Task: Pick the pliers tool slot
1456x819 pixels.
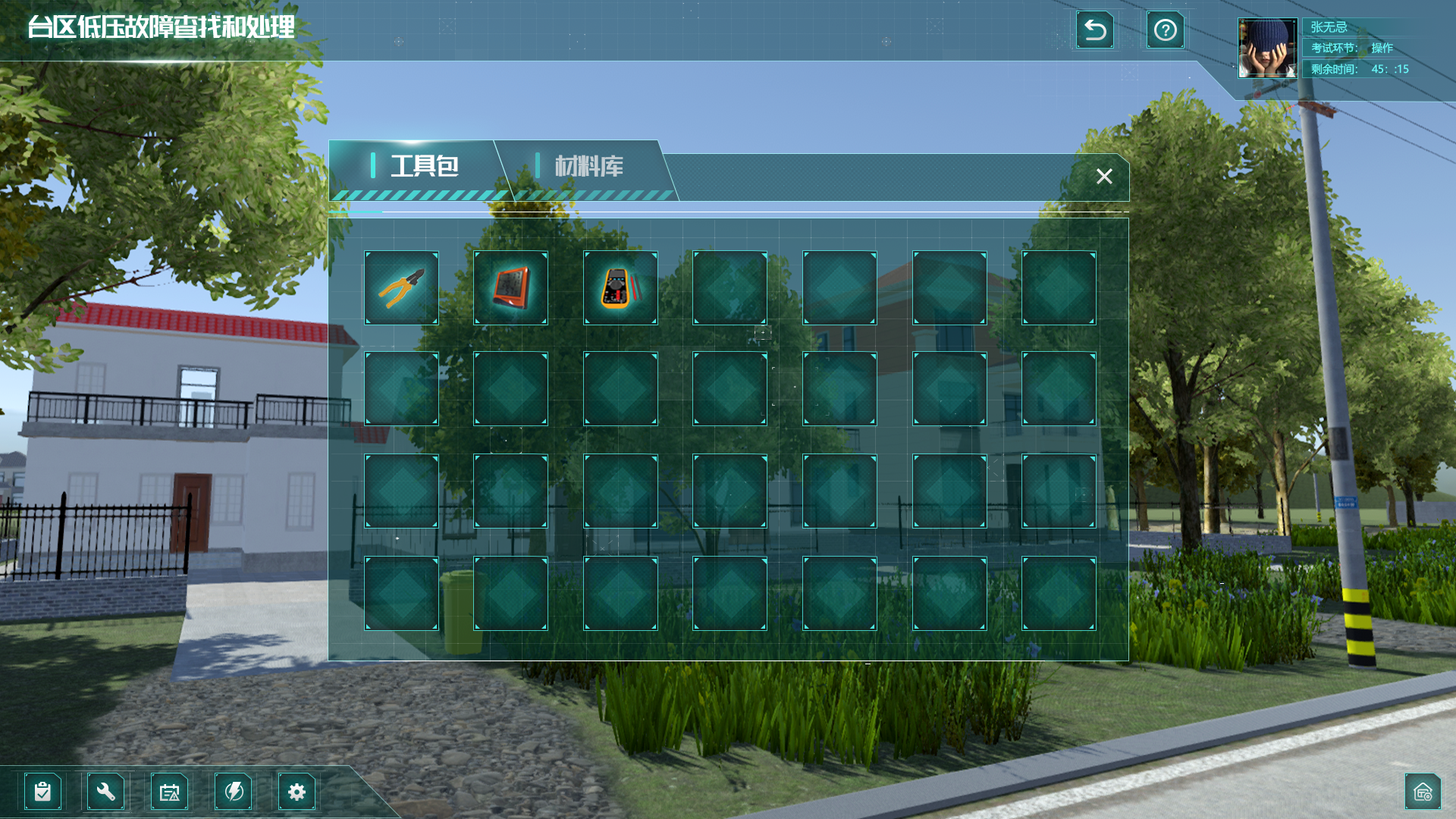Action: click(401, 288)
